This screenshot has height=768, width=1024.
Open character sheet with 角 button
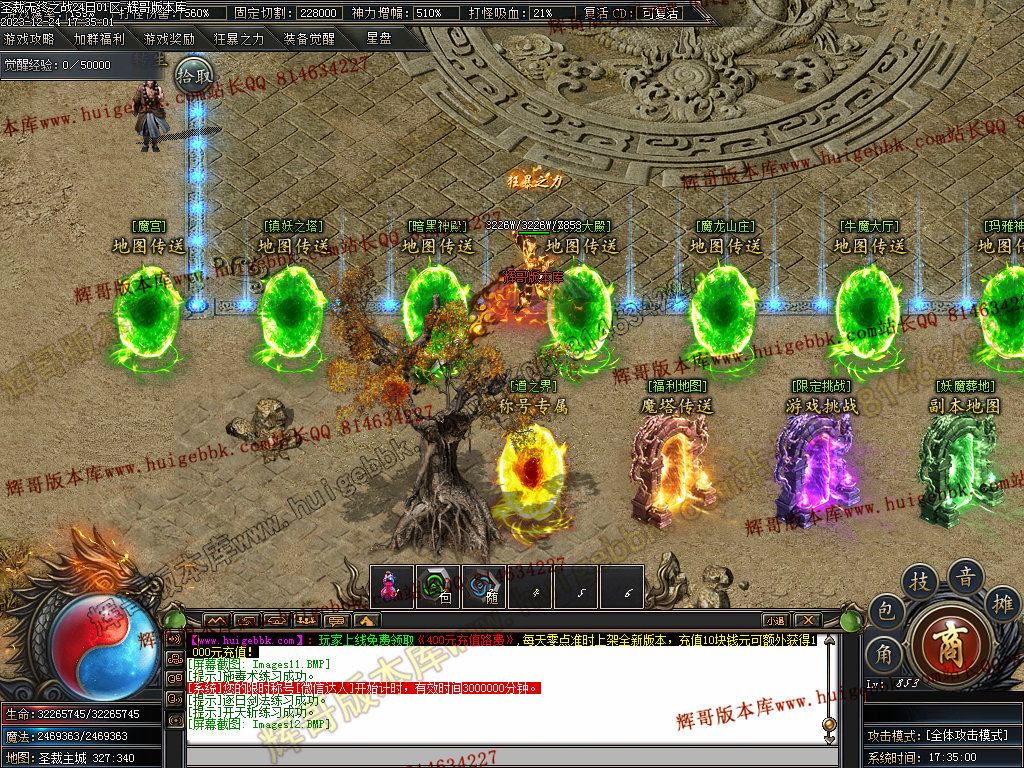[x=885, y=654]
